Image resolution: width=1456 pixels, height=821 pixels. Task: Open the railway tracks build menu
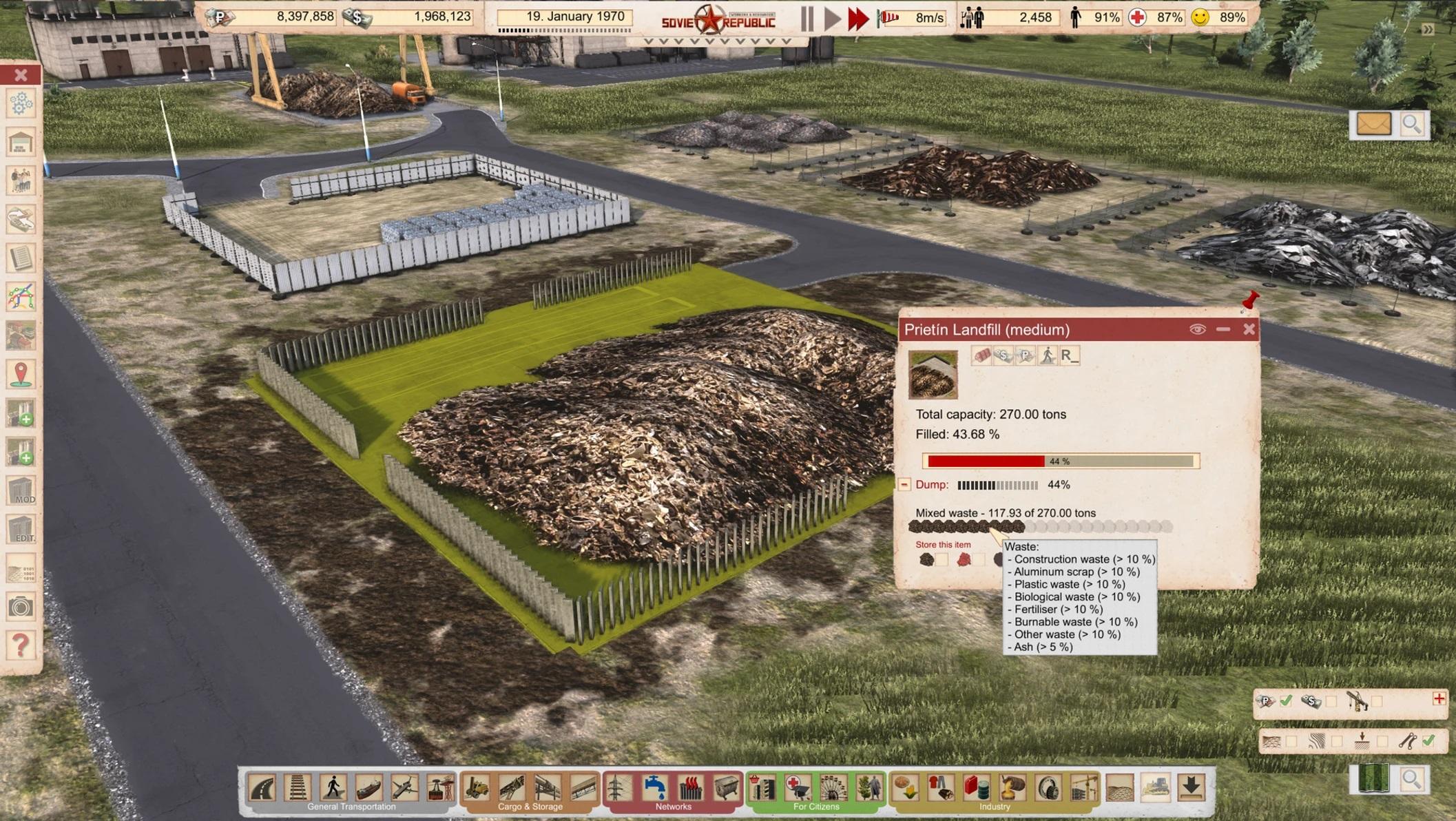click(298, 787)
